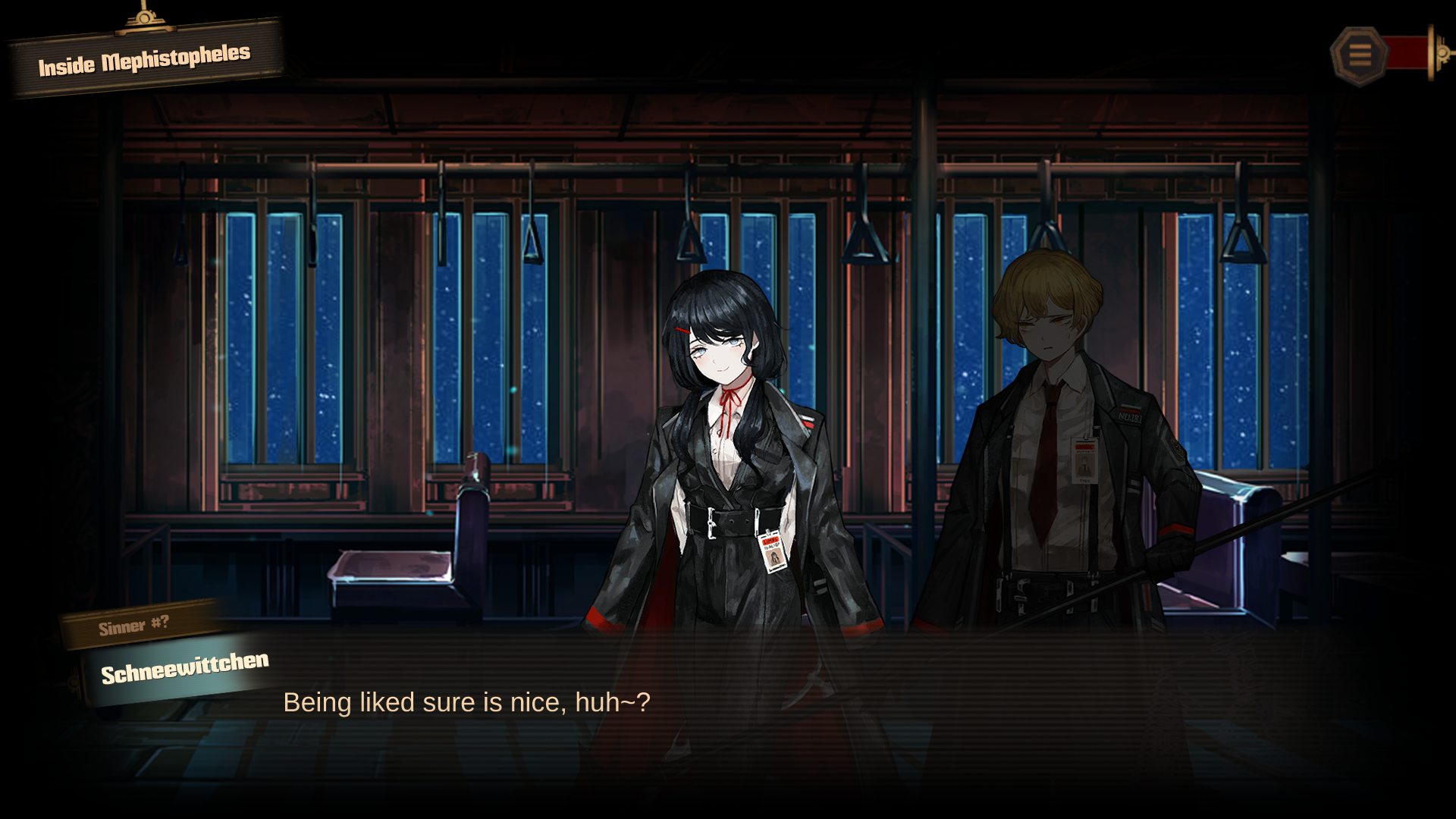Open the hexagonal hamburger menu button
Viewport: 1456px width, 819px height.
(x=1359, y=55)
